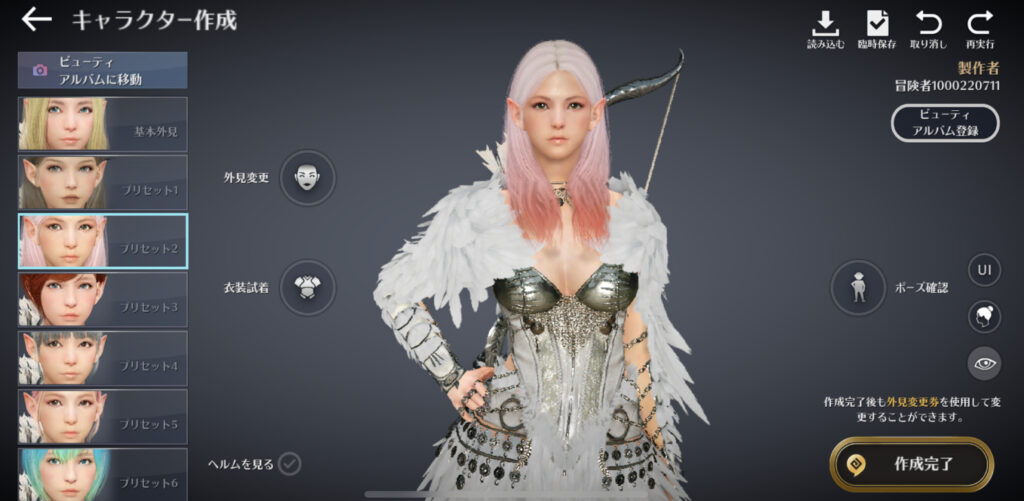The width and height of the screenshot is (1024, 501).
Task: Select プリセット5 appearance
Action: [102, 416]
